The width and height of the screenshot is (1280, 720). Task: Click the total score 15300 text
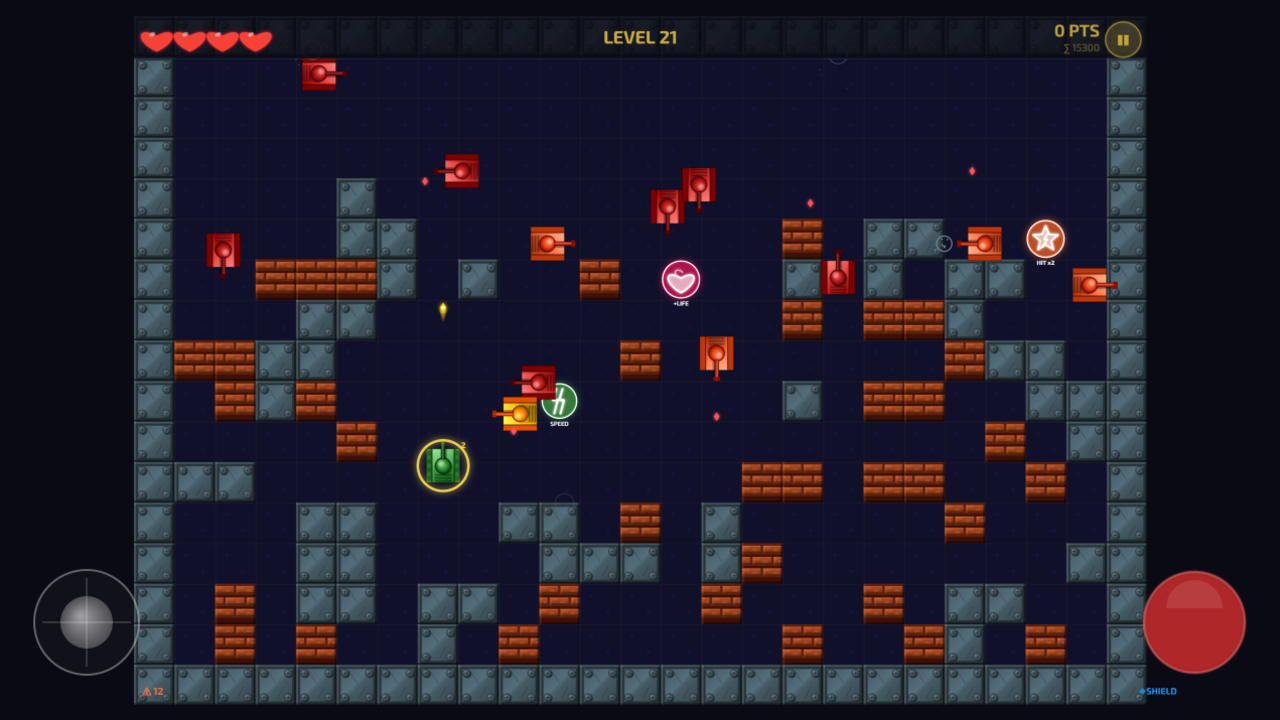[1081, 46]
